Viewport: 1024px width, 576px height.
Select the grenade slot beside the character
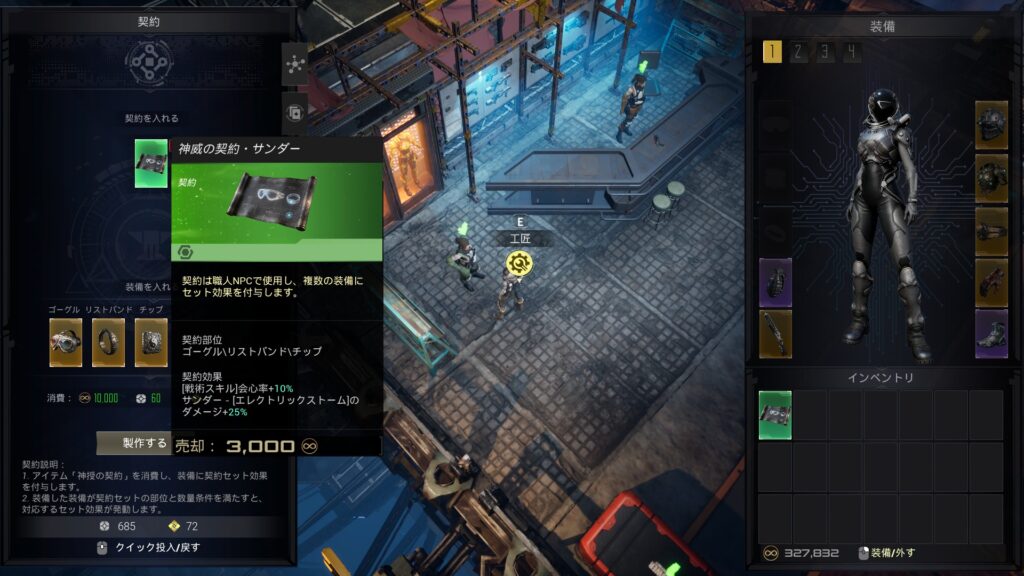[x=775, y=282]
